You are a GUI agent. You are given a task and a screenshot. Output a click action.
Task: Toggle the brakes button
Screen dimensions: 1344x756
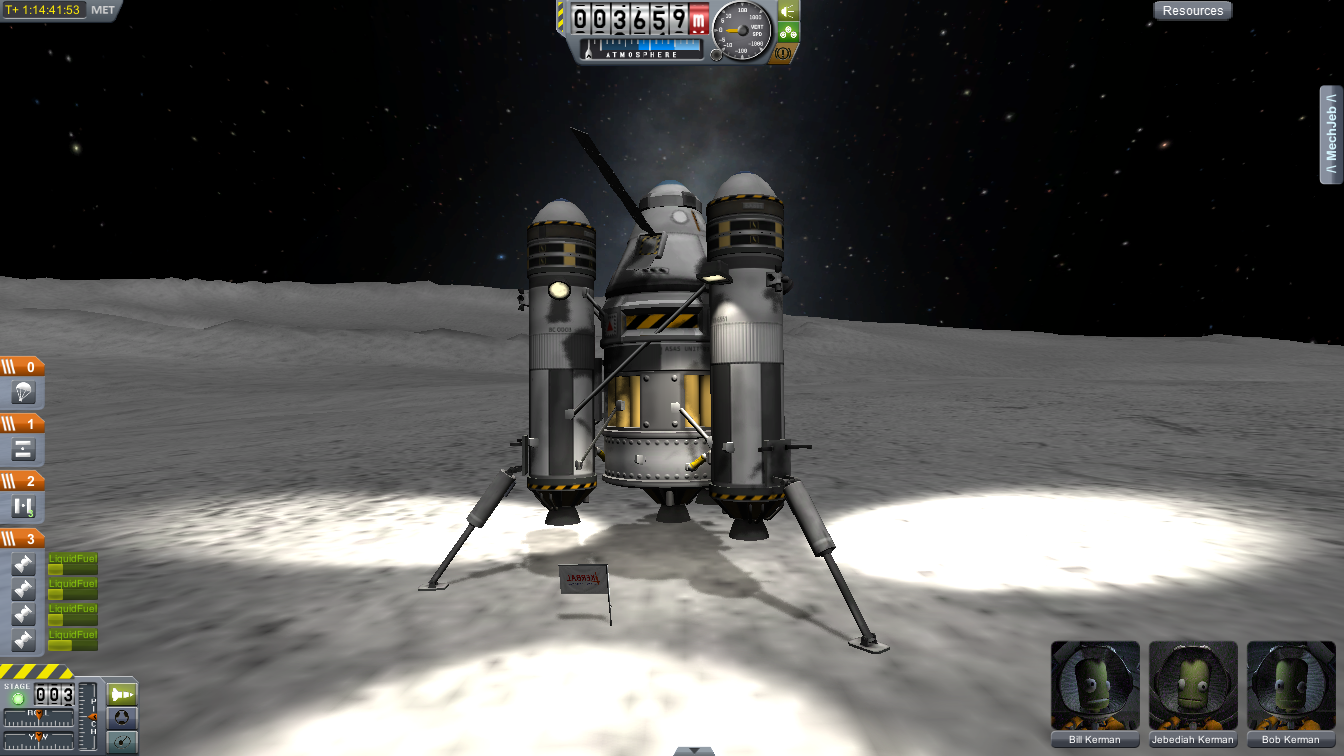pyautogui.click(x=786, y=53)
